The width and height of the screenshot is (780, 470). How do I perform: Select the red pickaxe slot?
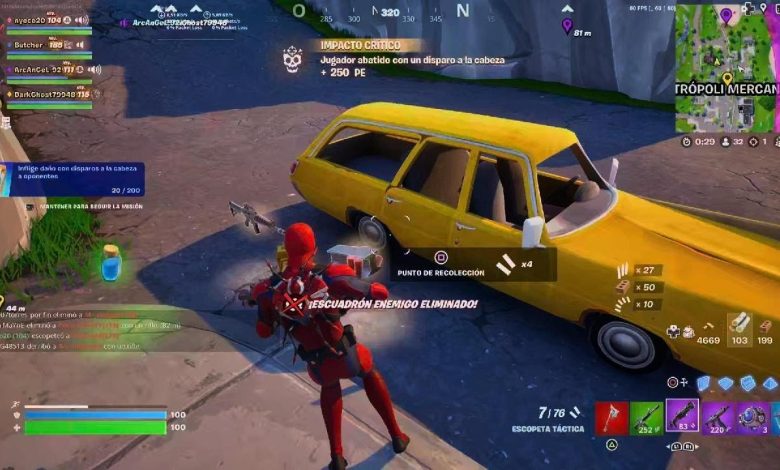(x=612, y=418)
